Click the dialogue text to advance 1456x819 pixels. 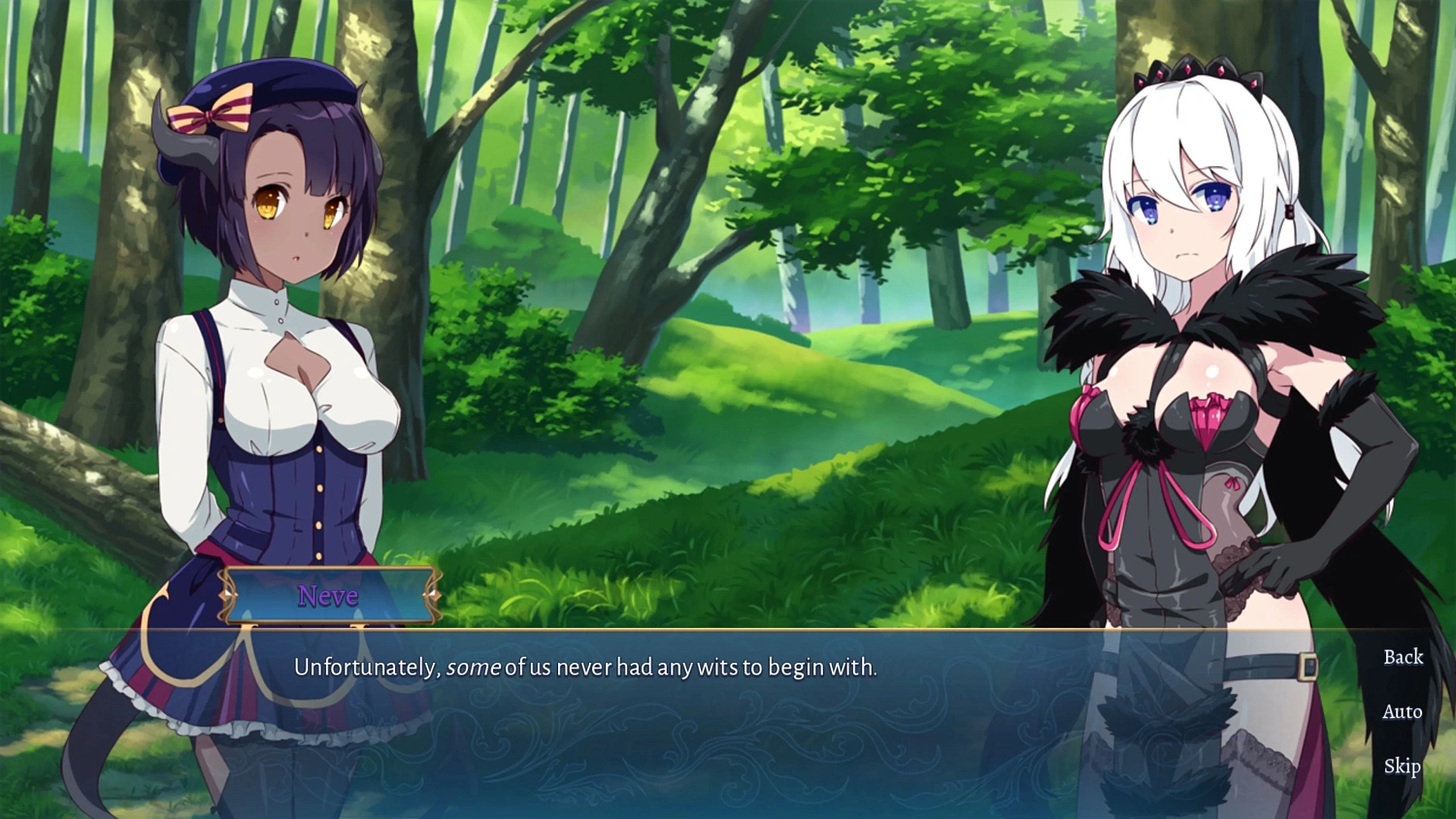(582, 668)
